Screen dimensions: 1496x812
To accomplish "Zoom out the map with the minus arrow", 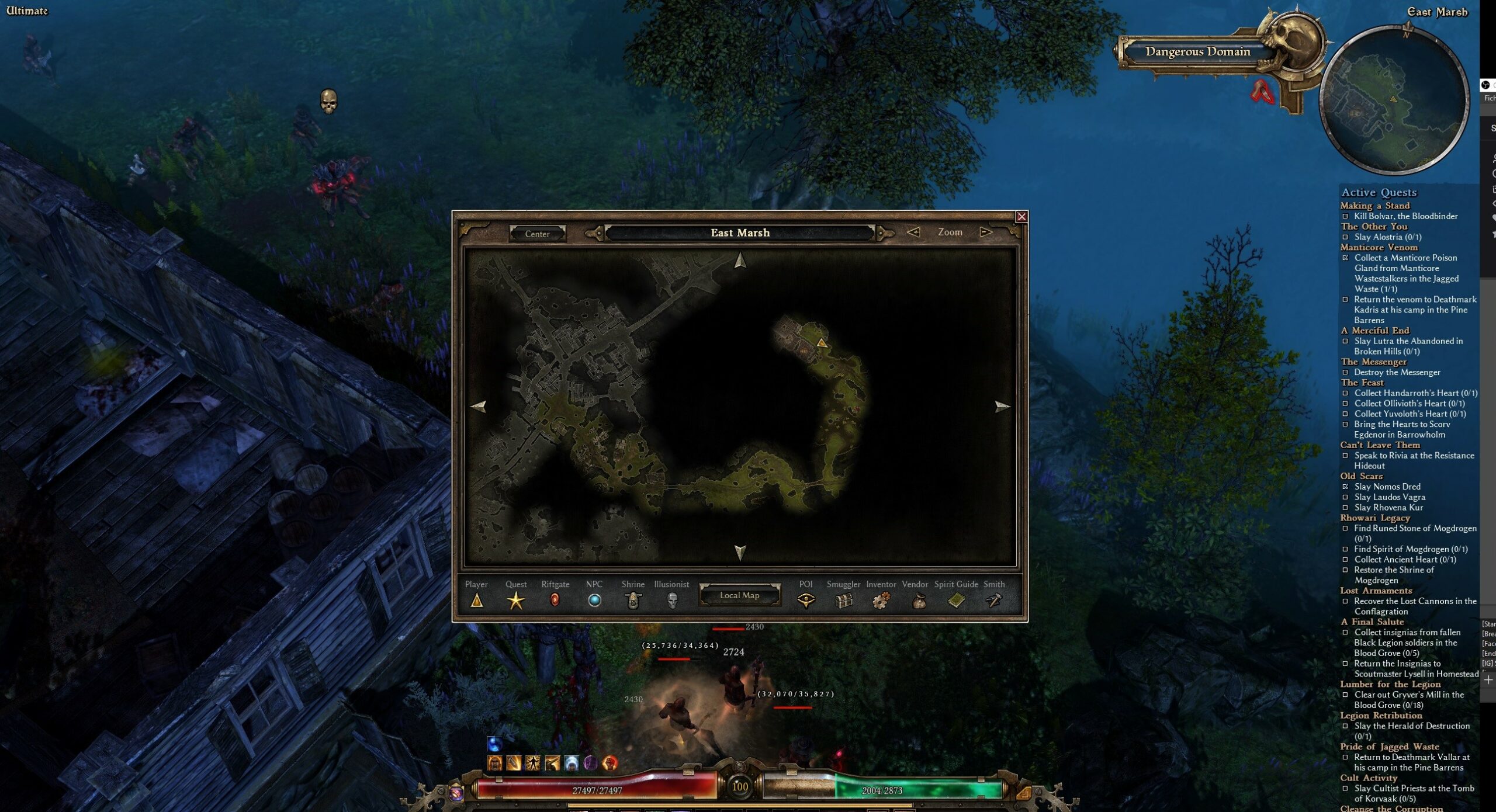I will pos(913,232).
